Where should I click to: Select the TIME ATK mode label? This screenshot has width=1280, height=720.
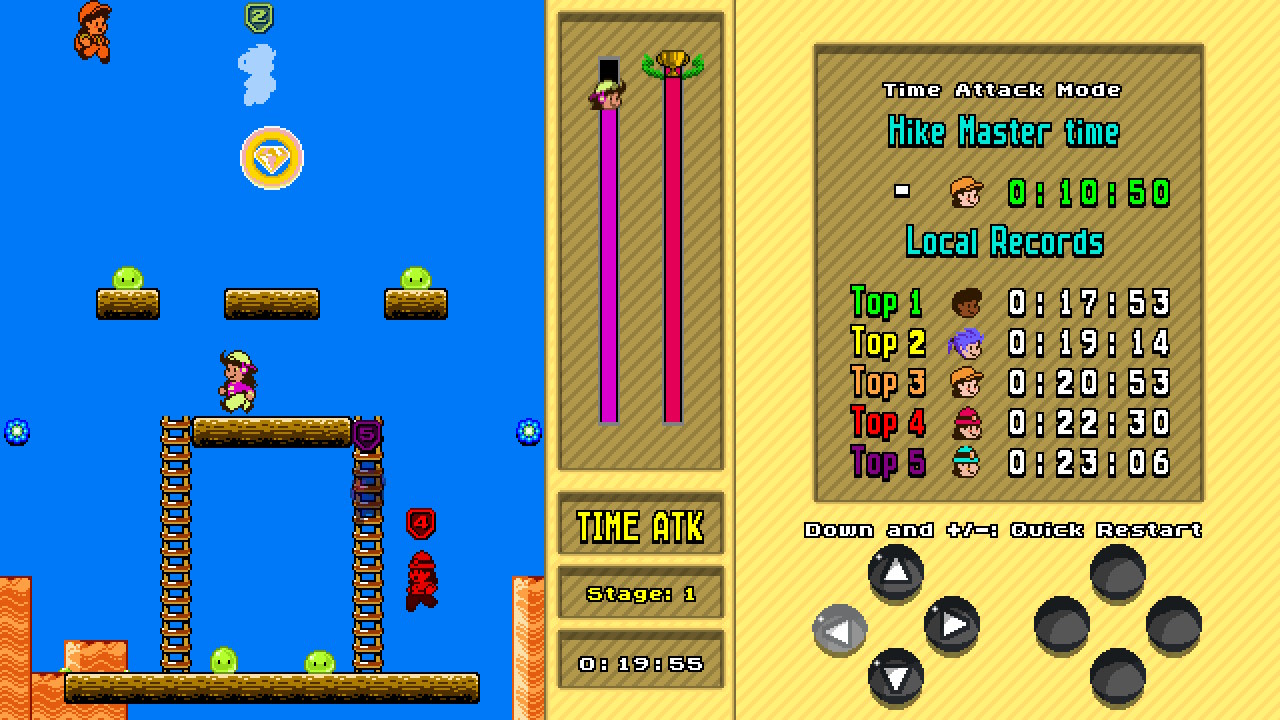pos(639,524)
